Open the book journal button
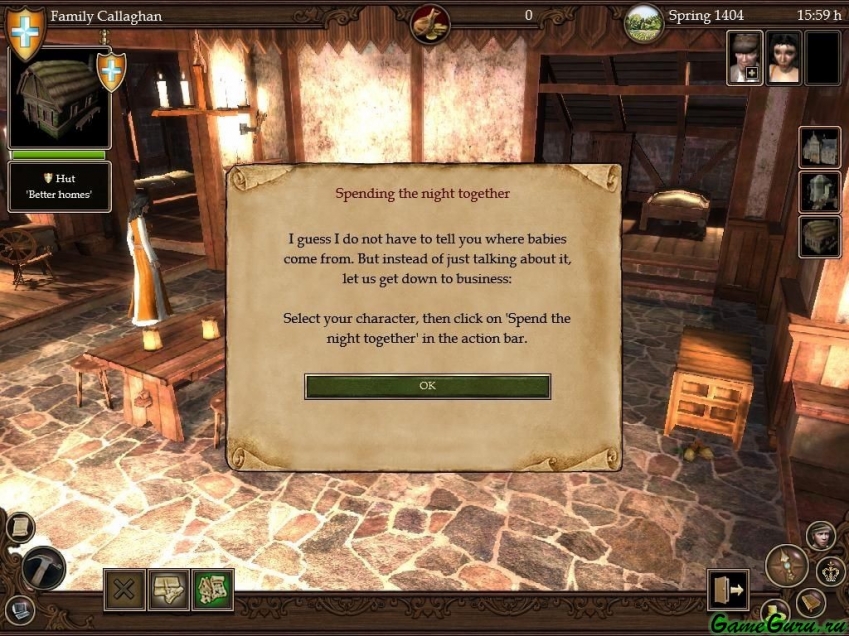This screenshot has width=849, height=636. [811, 602]
